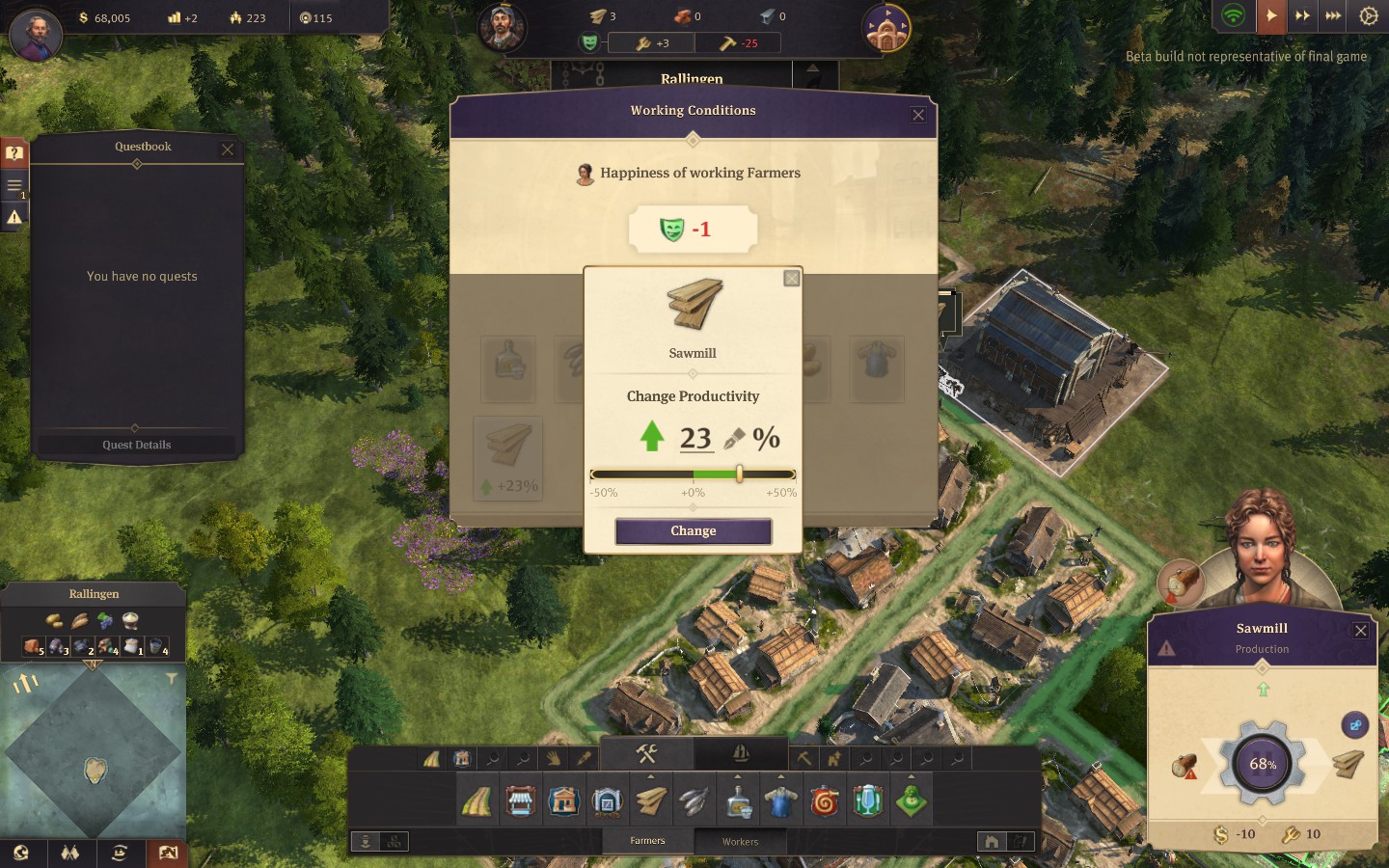Close the Questbook panel
This screenshot has width=1389, height=868.
228,149
